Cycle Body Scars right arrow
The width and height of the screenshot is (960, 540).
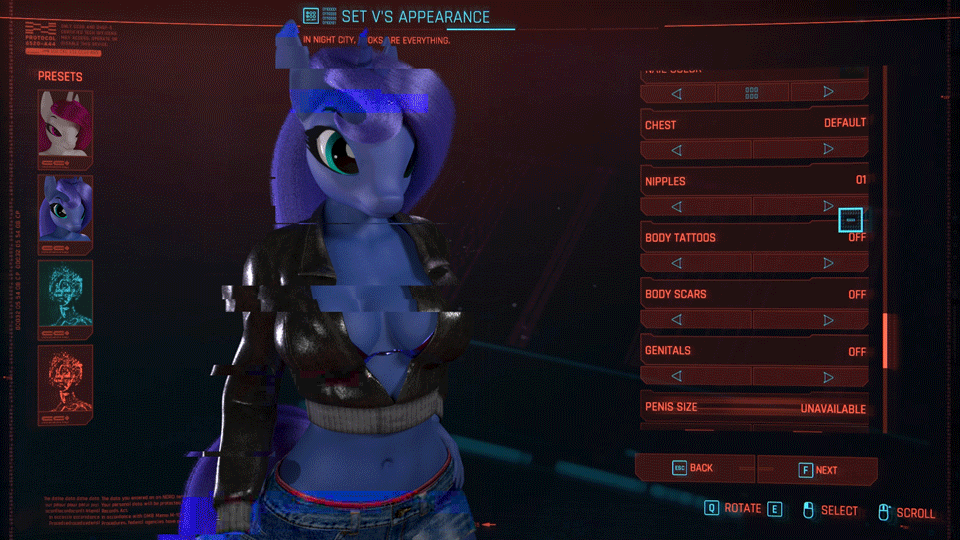[x=828, y=320]
